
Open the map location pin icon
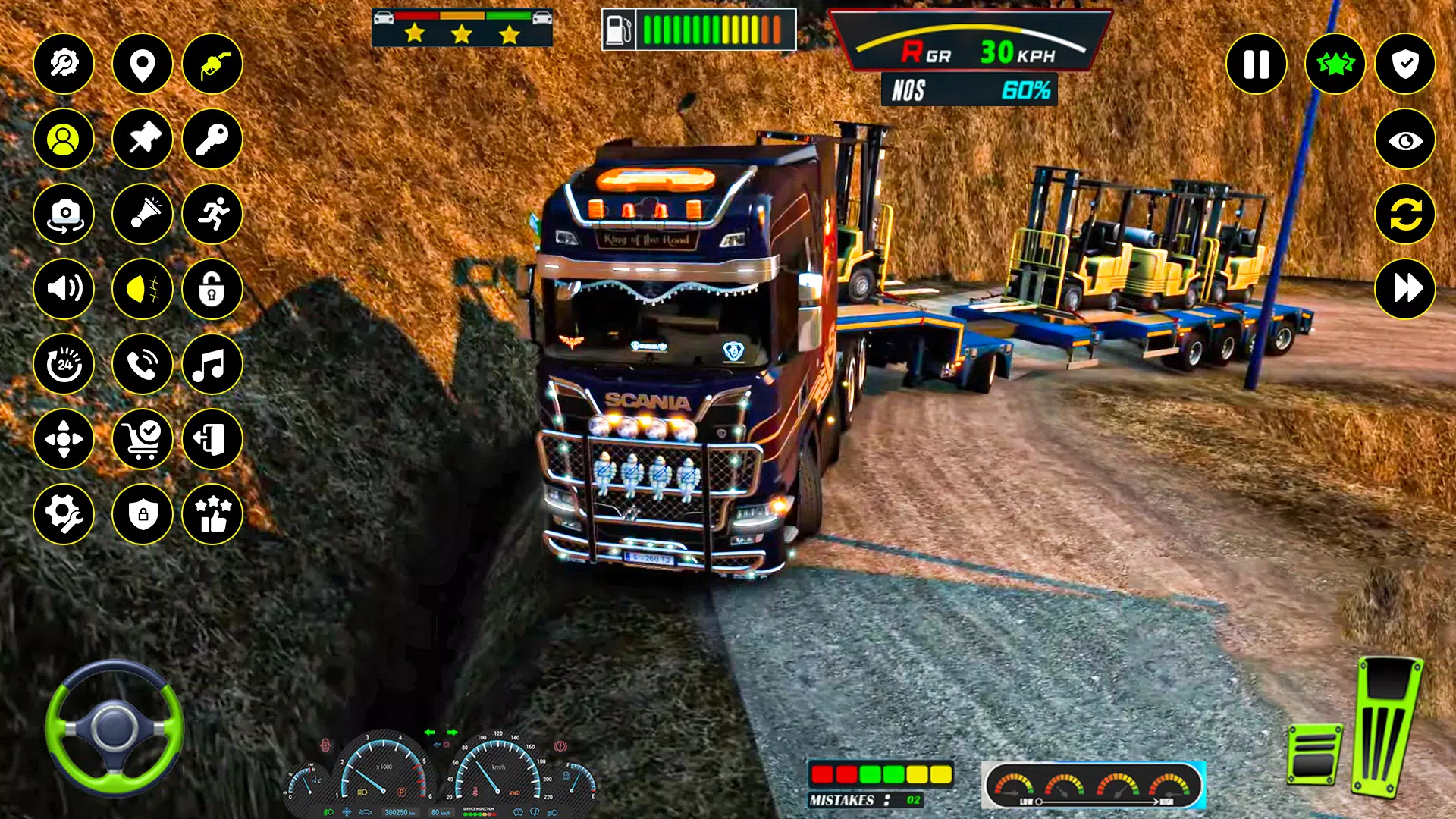point(142,64)
